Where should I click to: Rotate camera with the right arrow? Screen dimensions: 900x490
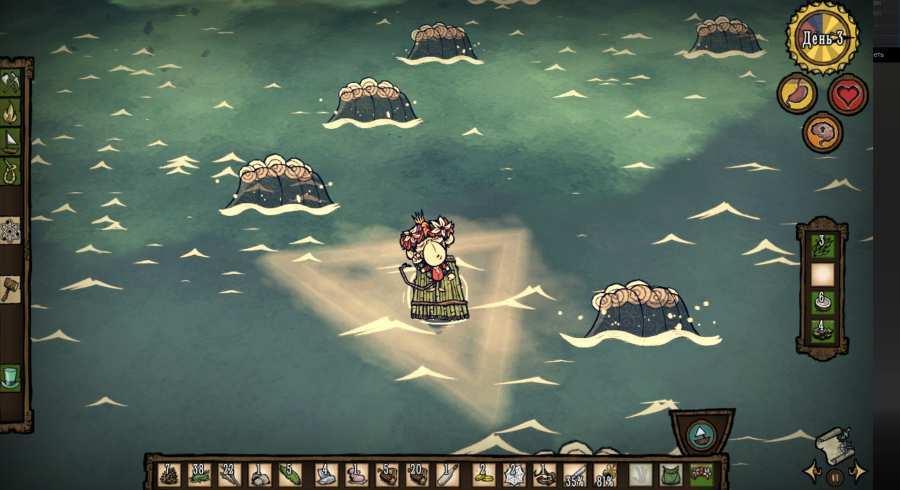click(858, 470)
